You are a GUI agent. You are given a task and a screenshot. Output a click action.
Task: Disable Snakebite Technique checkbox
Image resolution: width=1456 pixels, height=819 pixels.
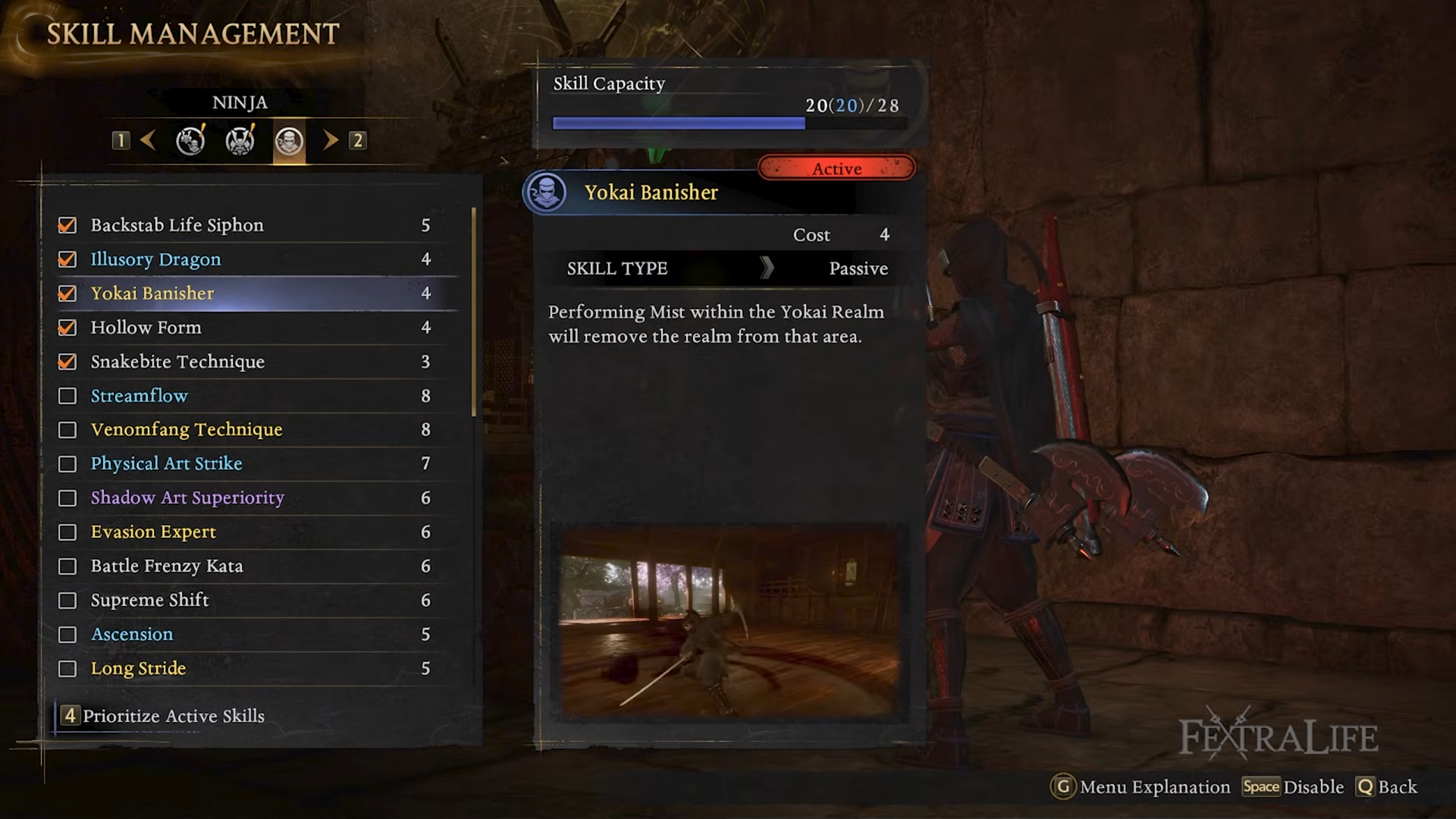pyautogui.click(x=67, y=362)
